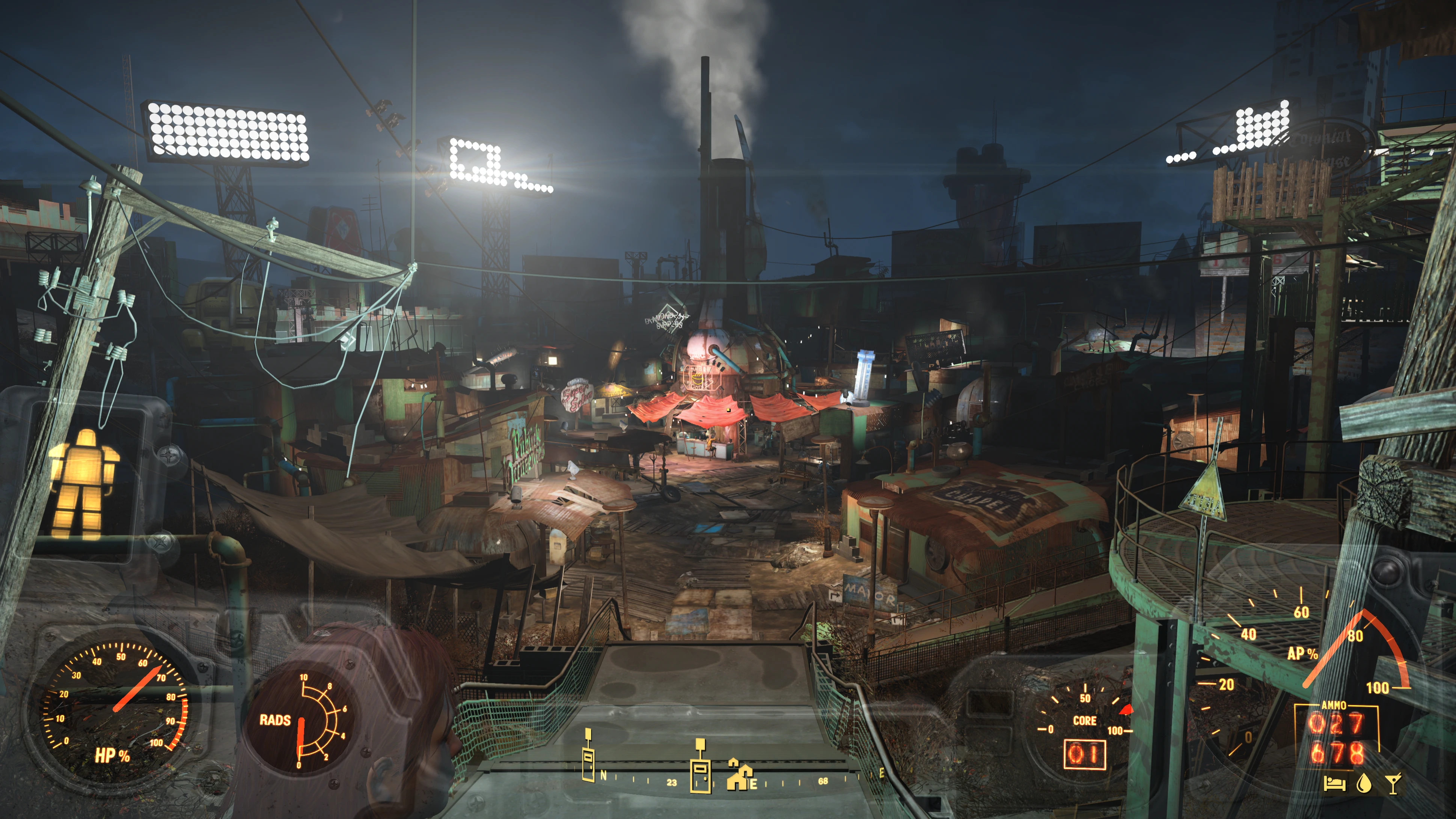Viewport: 1456px width, 819px height.
Task: Select the water droplet thirst icon
Action: (x=1364, y=784)
